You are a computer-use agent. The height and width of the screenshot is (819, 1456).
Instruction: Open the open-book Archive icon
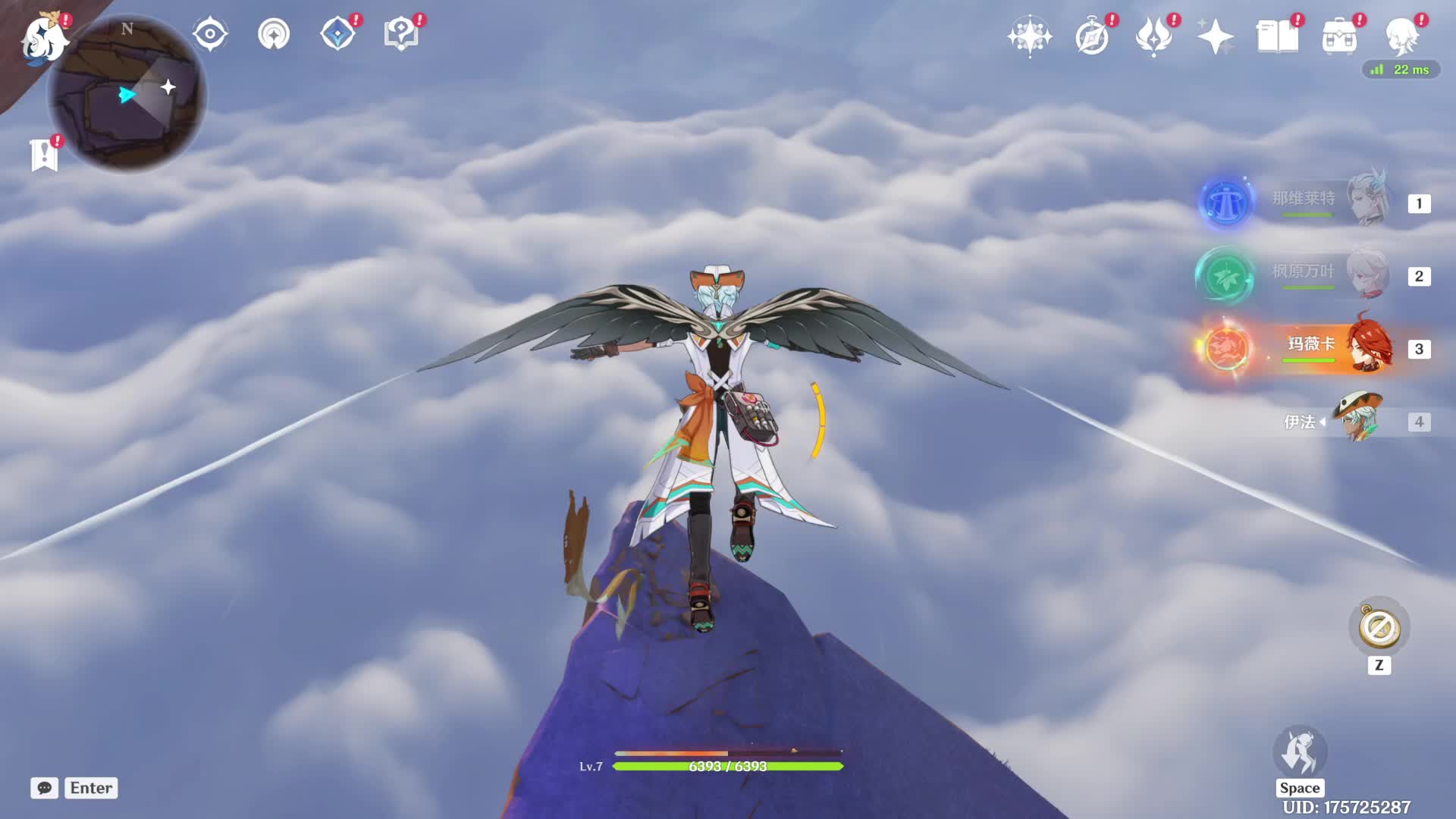pos(1277,36)
